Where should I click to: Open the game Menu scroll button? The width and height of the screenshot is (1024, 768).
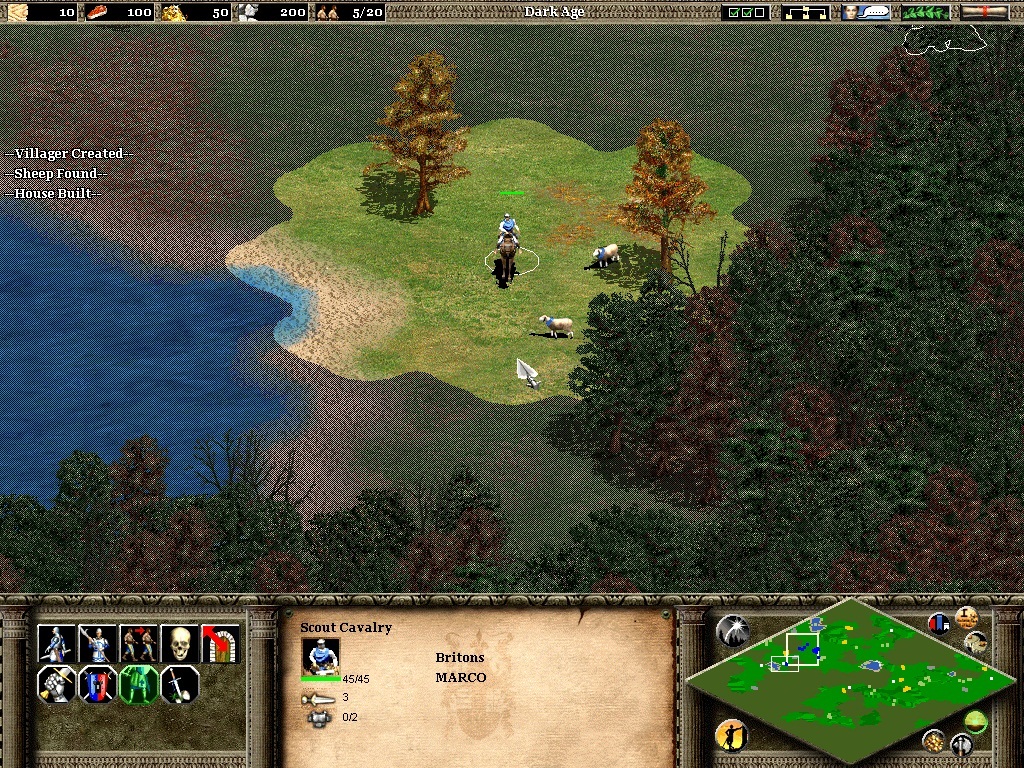click(x=985, y=12)
